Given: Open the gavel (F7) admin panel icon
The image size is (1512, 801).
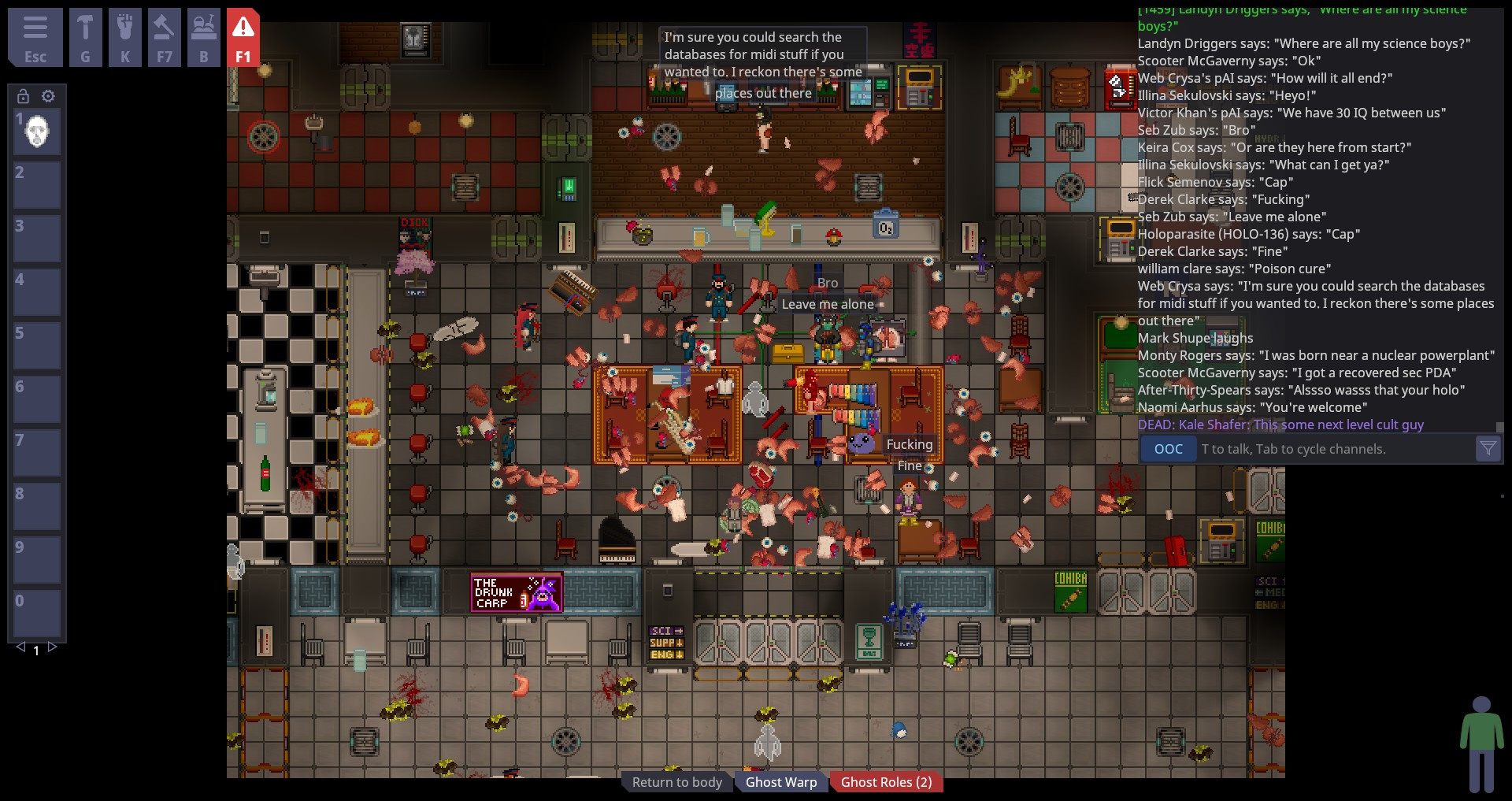Looking at the screenshot, I should point(165,36).
